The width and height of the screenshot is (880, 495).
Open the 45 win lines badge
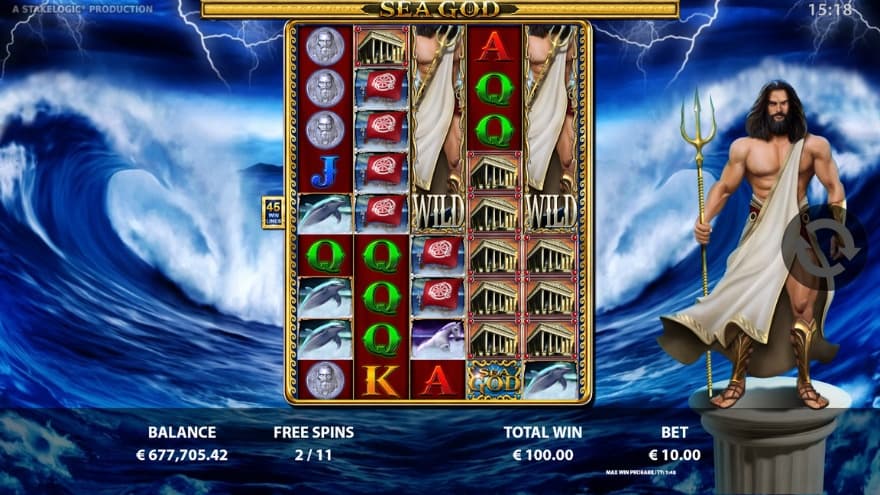tap(272, 212)
